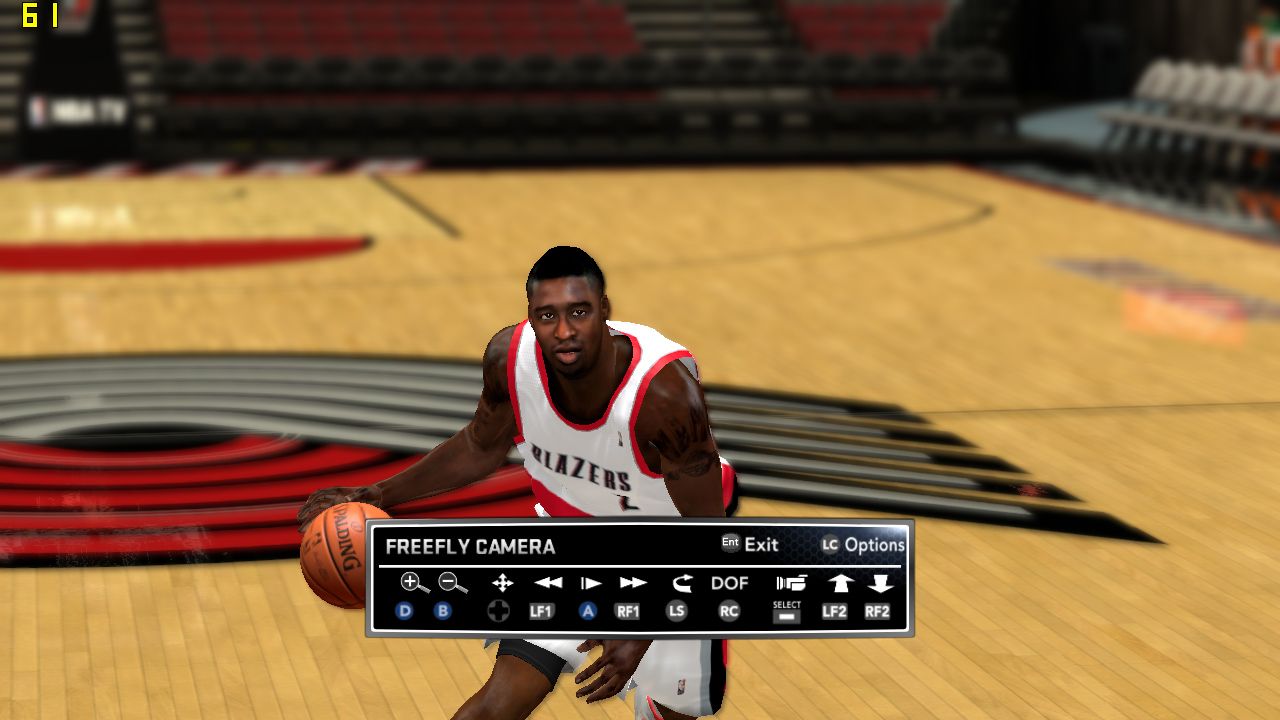
Task: Click the video camera icon
Action: pos(790,582)
